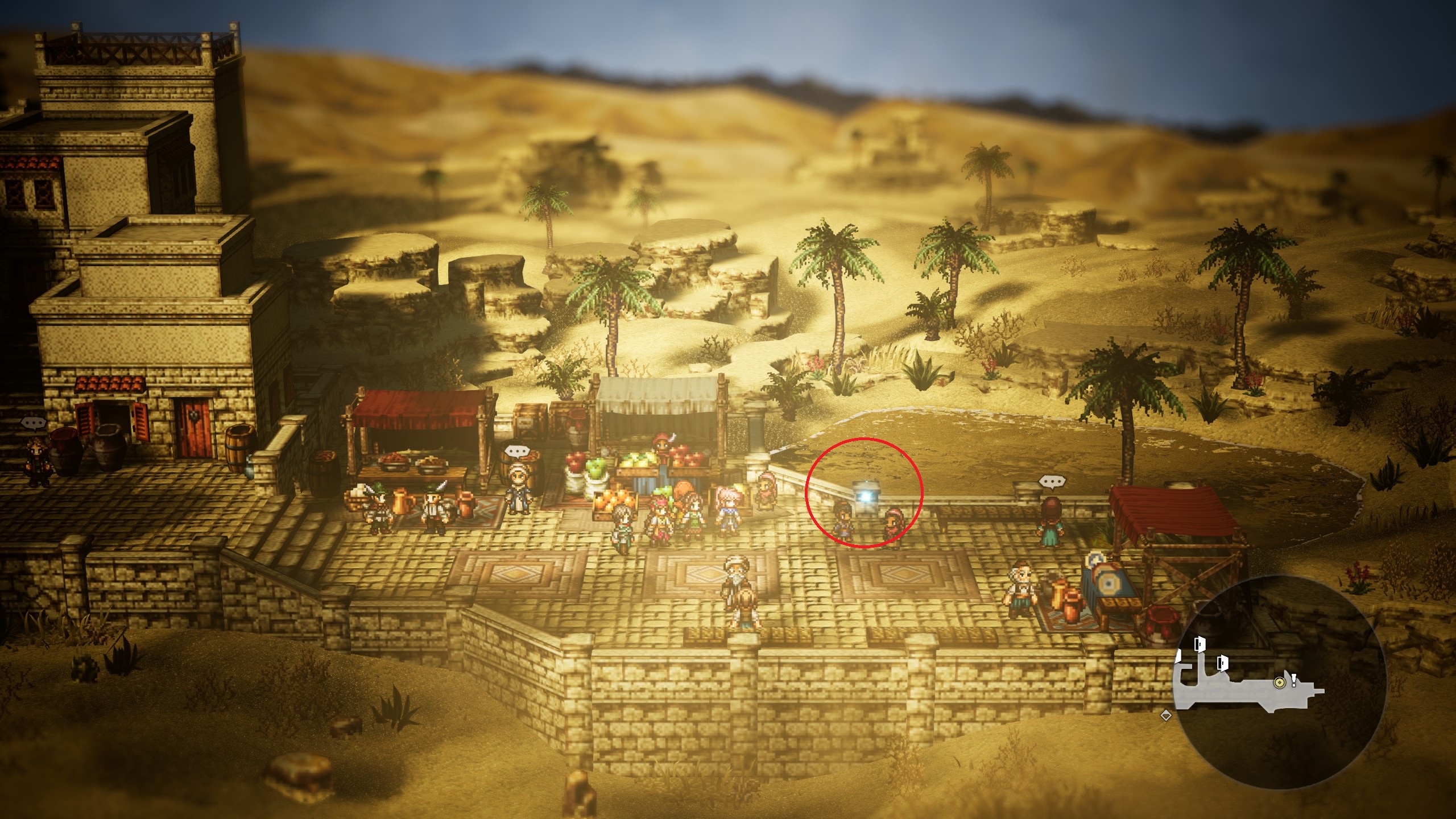The image size is (1456, 819).
Task: Select the yellow player position marker on minimap
Action: coord(1280,681)
